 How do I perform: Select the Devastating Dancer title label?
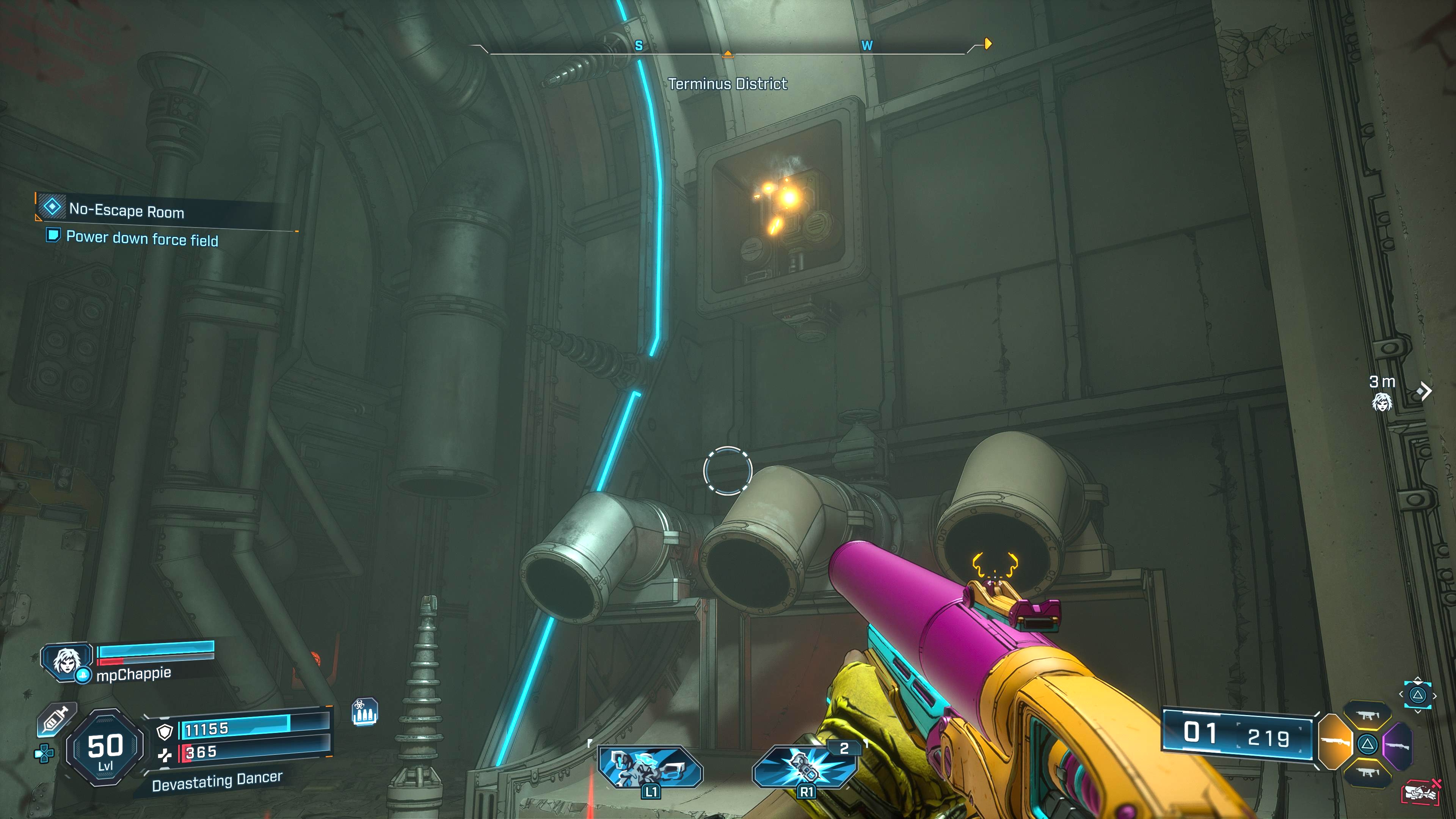(217, 781)
